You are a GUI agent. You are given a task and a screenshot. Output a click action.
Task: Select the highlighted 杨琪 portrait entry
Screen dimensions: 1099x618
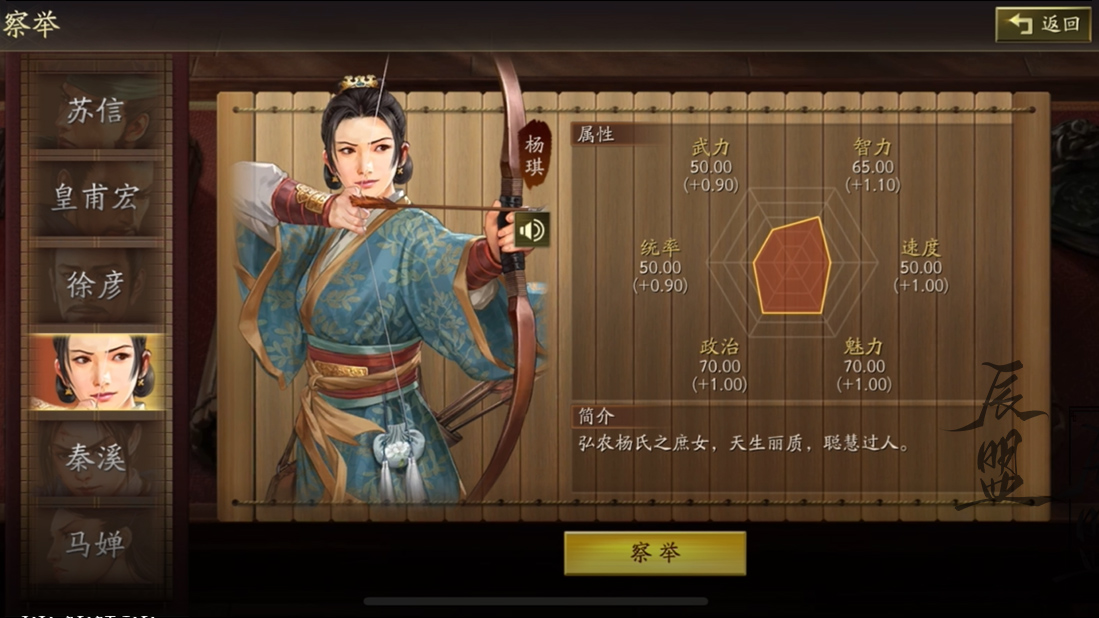pos(97,372)
